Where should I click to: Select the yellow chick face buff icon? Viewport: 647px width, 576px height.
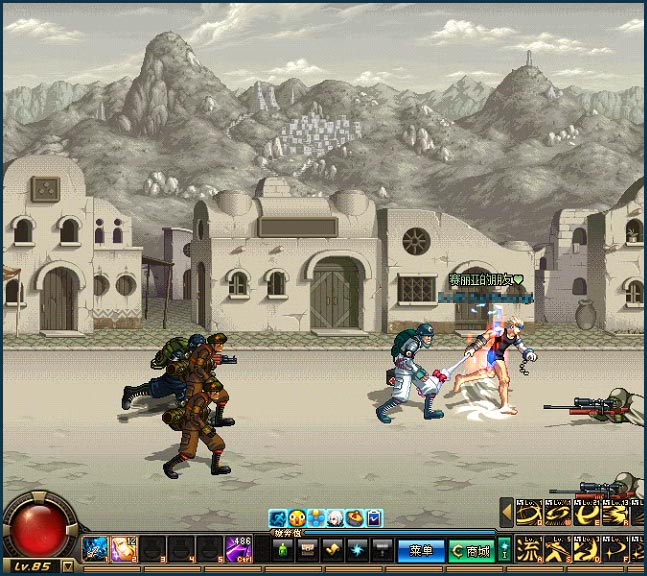pyautogui.click(x=296, y=518)
